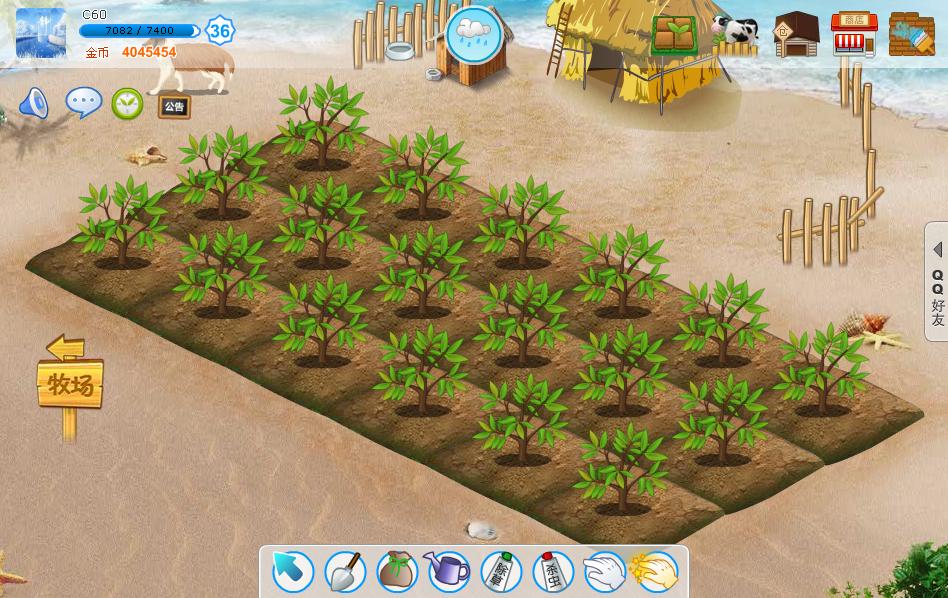Select the blue arrow pointer tool
Viewport: 948px width, 598px height.
pyautogui.click(x=293, y=572)
